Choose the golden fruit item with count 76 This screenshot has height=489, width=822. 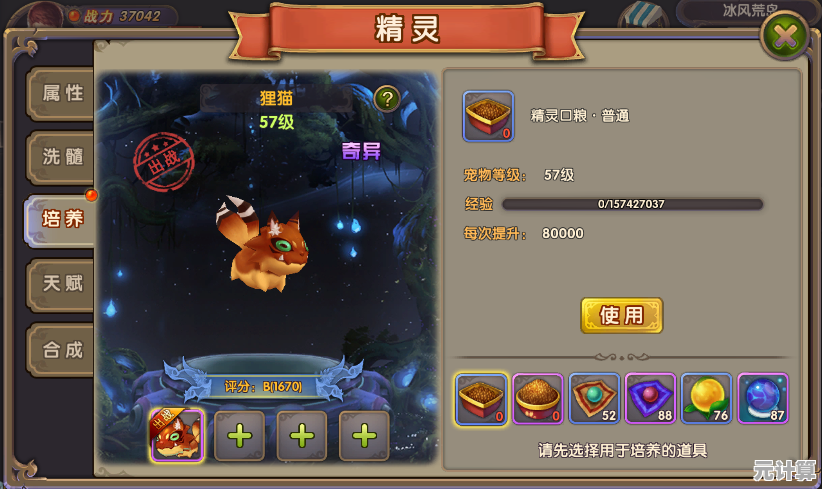click(706, 399)
